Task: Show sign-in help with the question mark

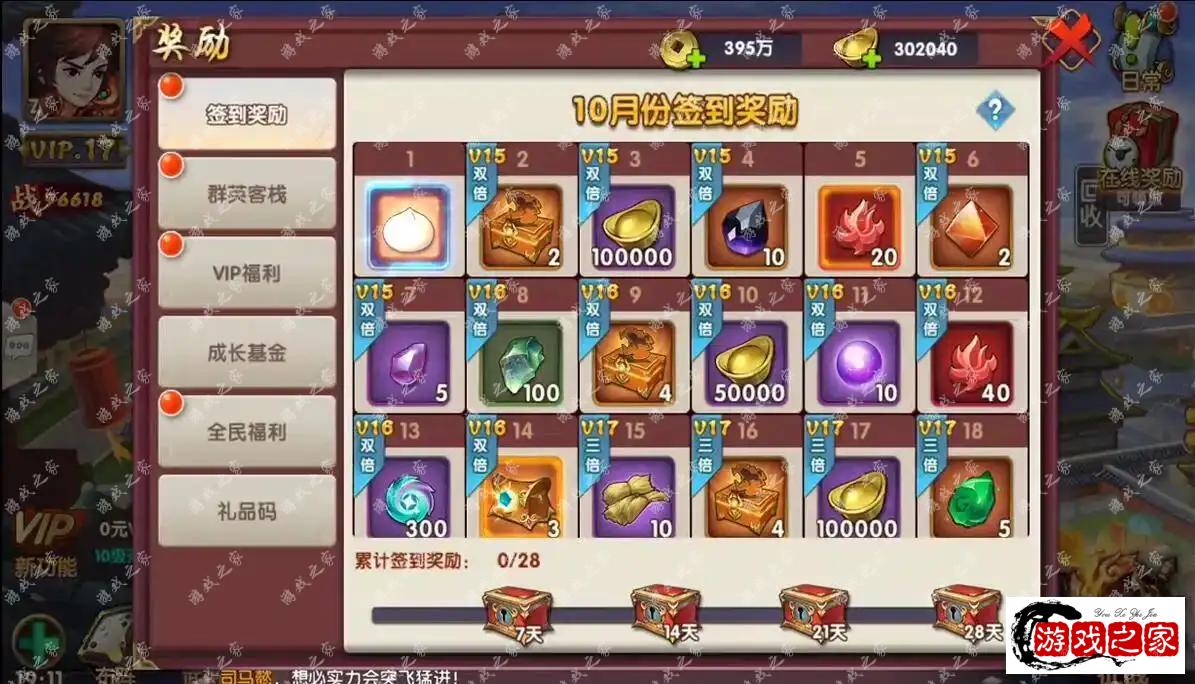Action: pyautogui.click(x=995, y=110)
